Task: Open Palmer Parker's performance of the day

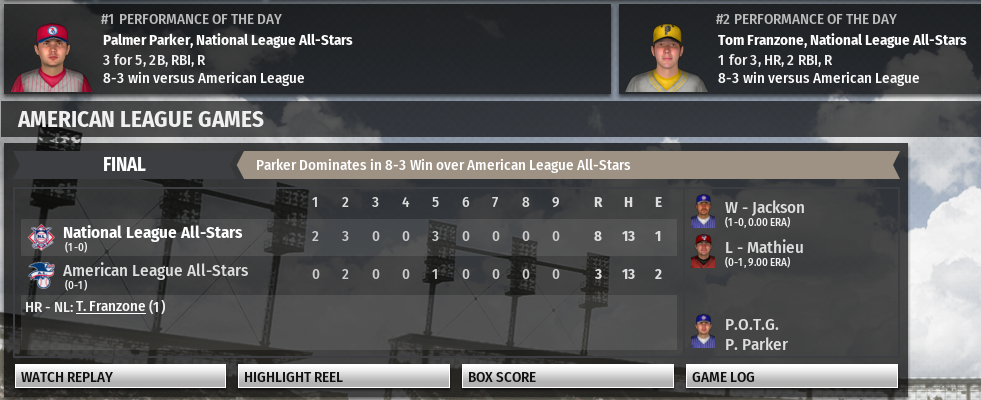Action: pos(227,41)
